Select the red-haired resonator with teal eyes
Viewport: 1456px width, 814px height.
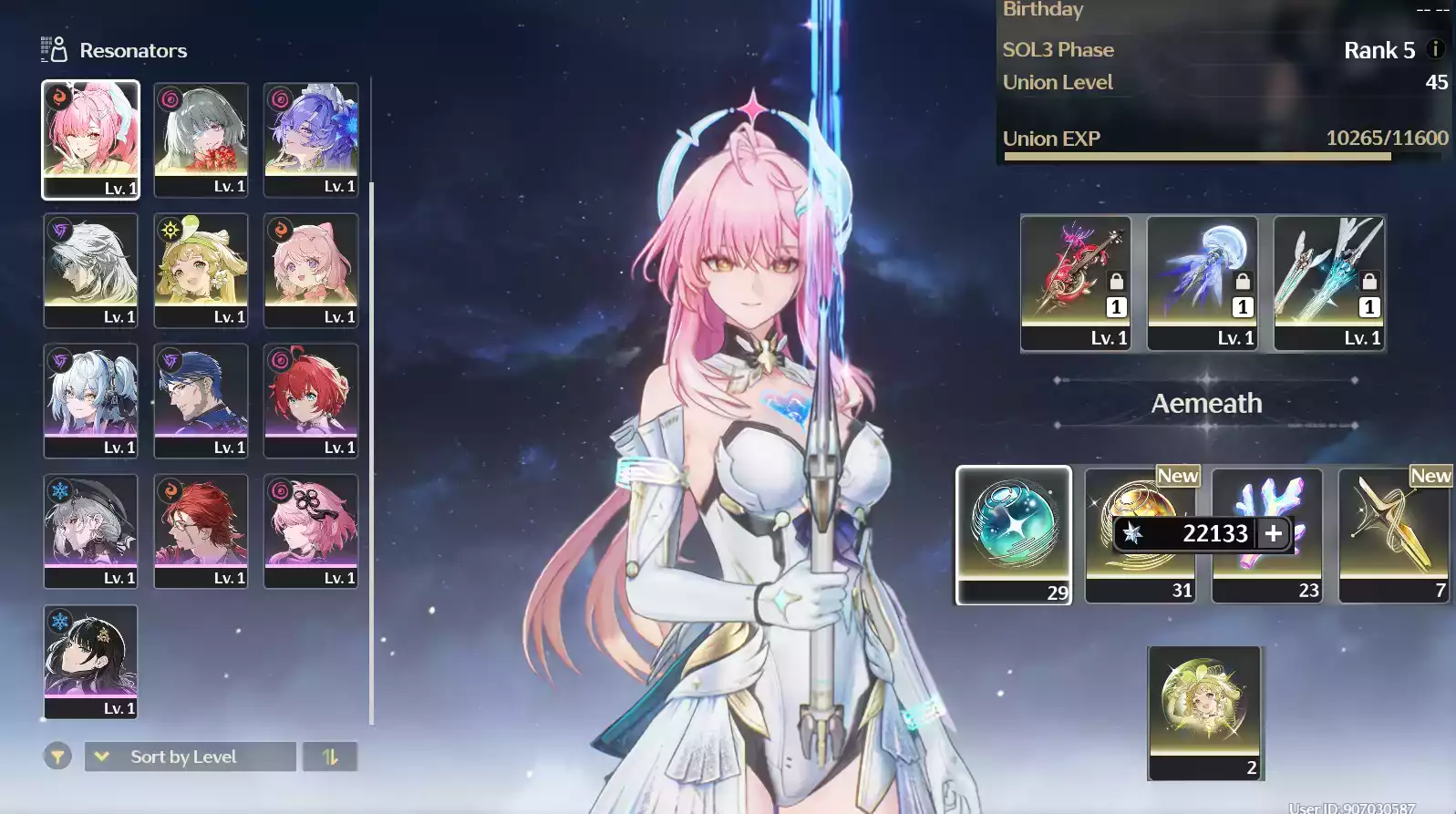point(311,400)
